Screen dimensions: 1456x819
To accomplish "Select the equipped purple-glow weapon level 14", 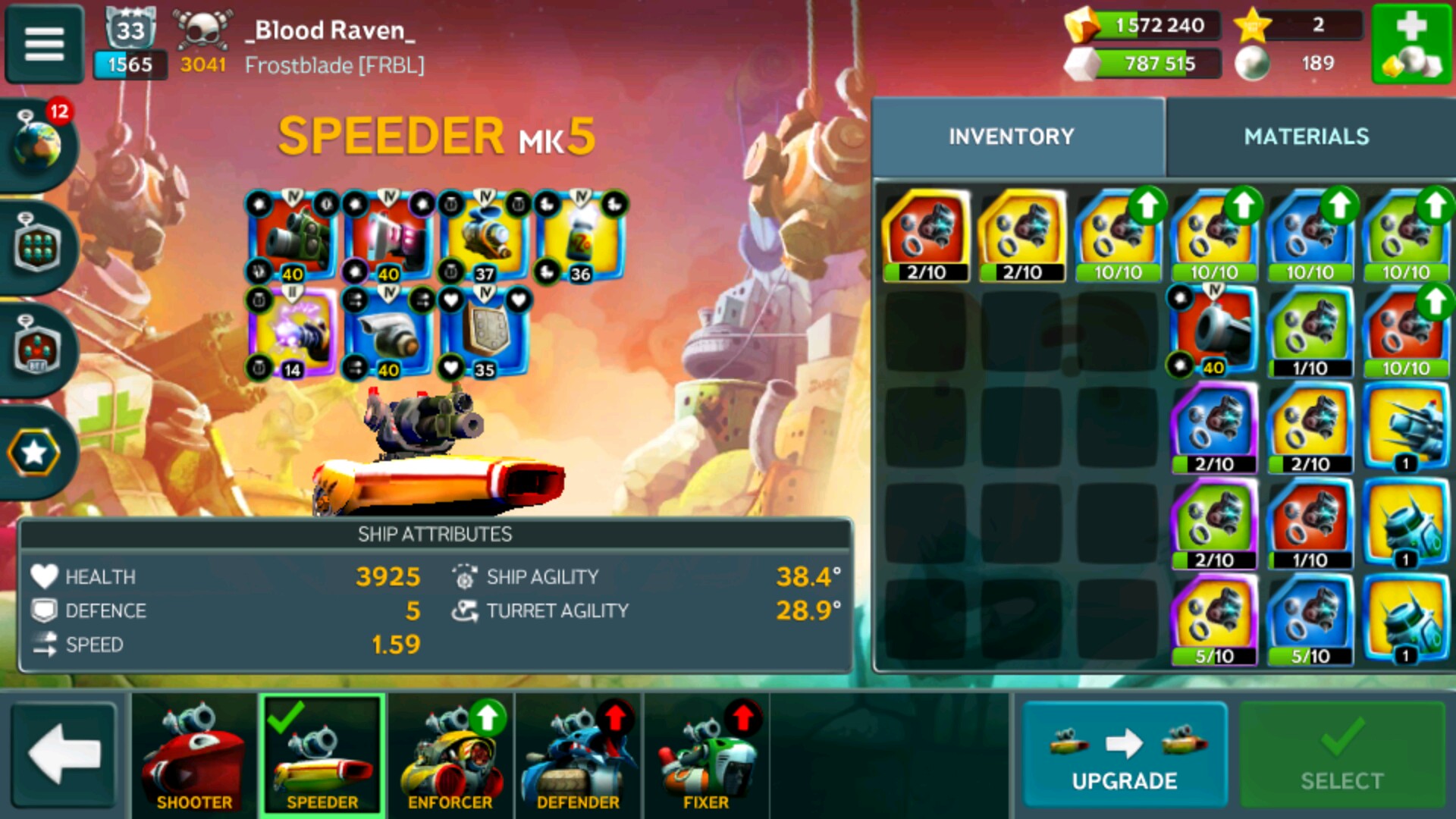I will [x=293, y=332].
